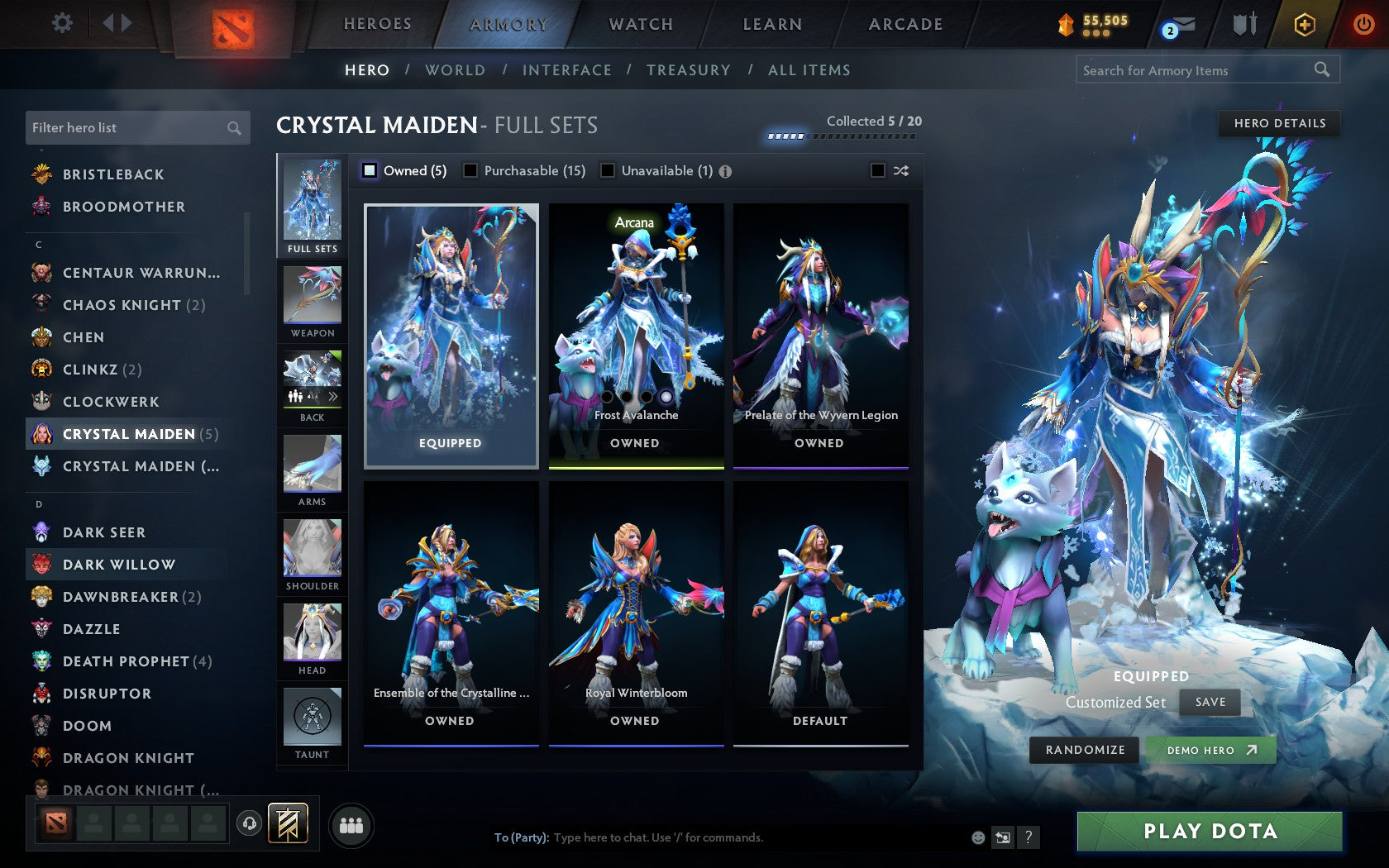Click the RANDOMIZE button
This screenshot has height=868, width=1389.
(1084, 750)
